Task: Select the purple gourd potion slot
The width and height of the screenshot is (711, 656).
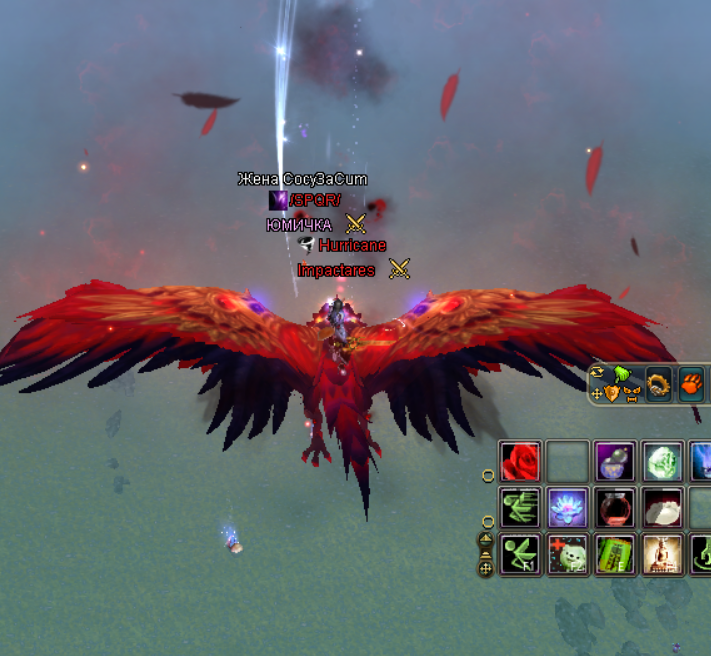Action: (615, 461)
